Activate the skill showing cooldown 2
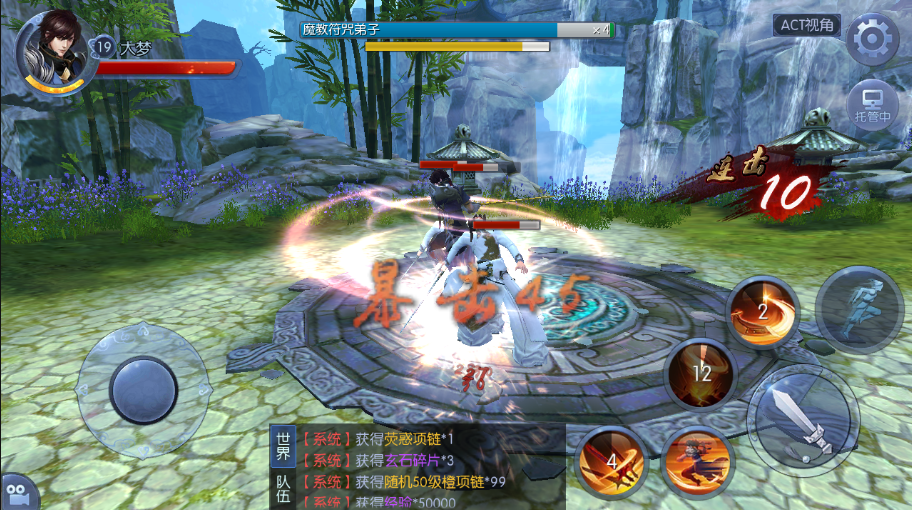This screenshot has height=510, width=912. coord(762,313)
